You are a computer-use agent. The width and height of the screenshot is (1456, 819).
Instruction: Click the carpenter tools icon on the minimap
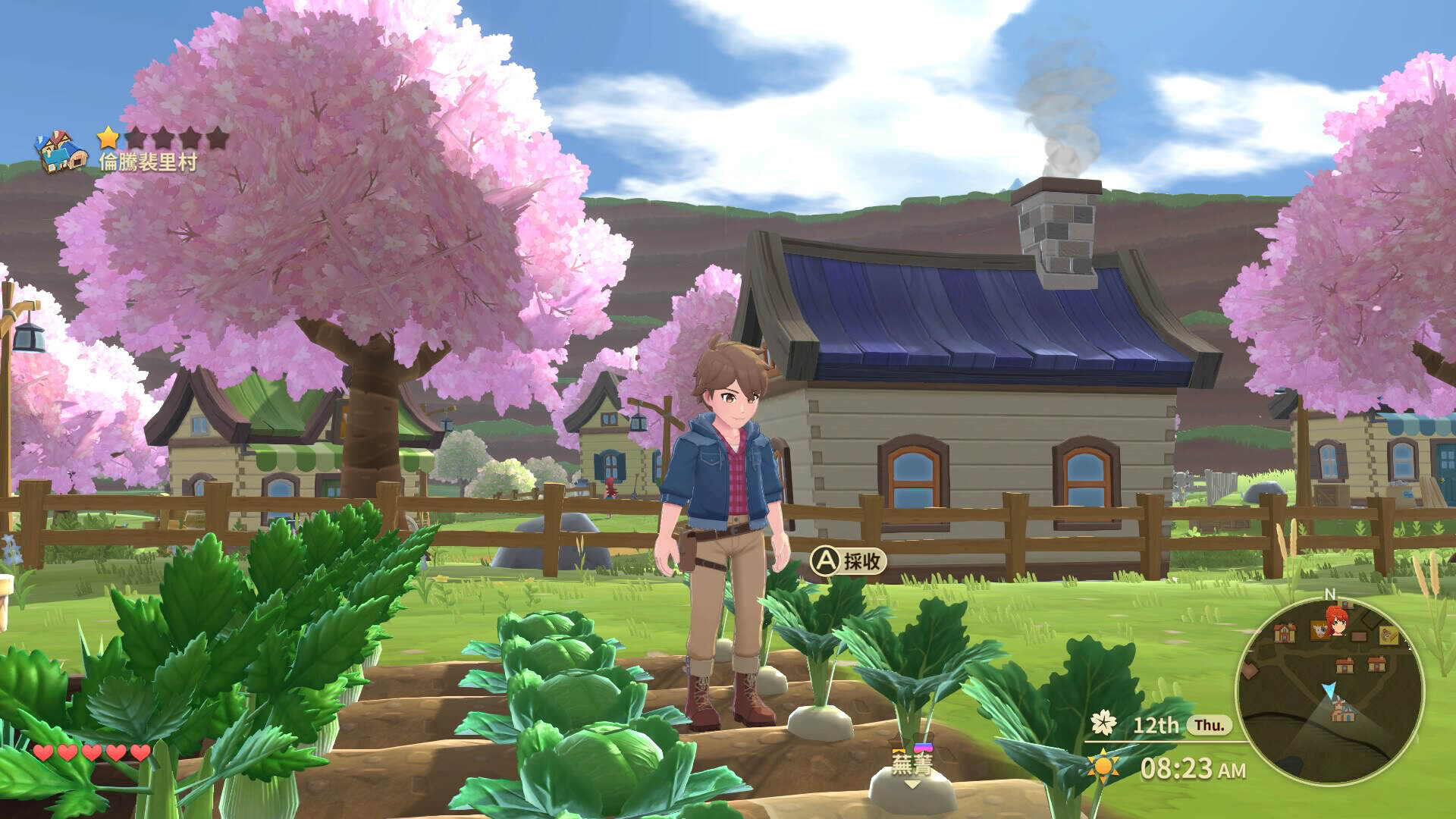point(1389,635)
